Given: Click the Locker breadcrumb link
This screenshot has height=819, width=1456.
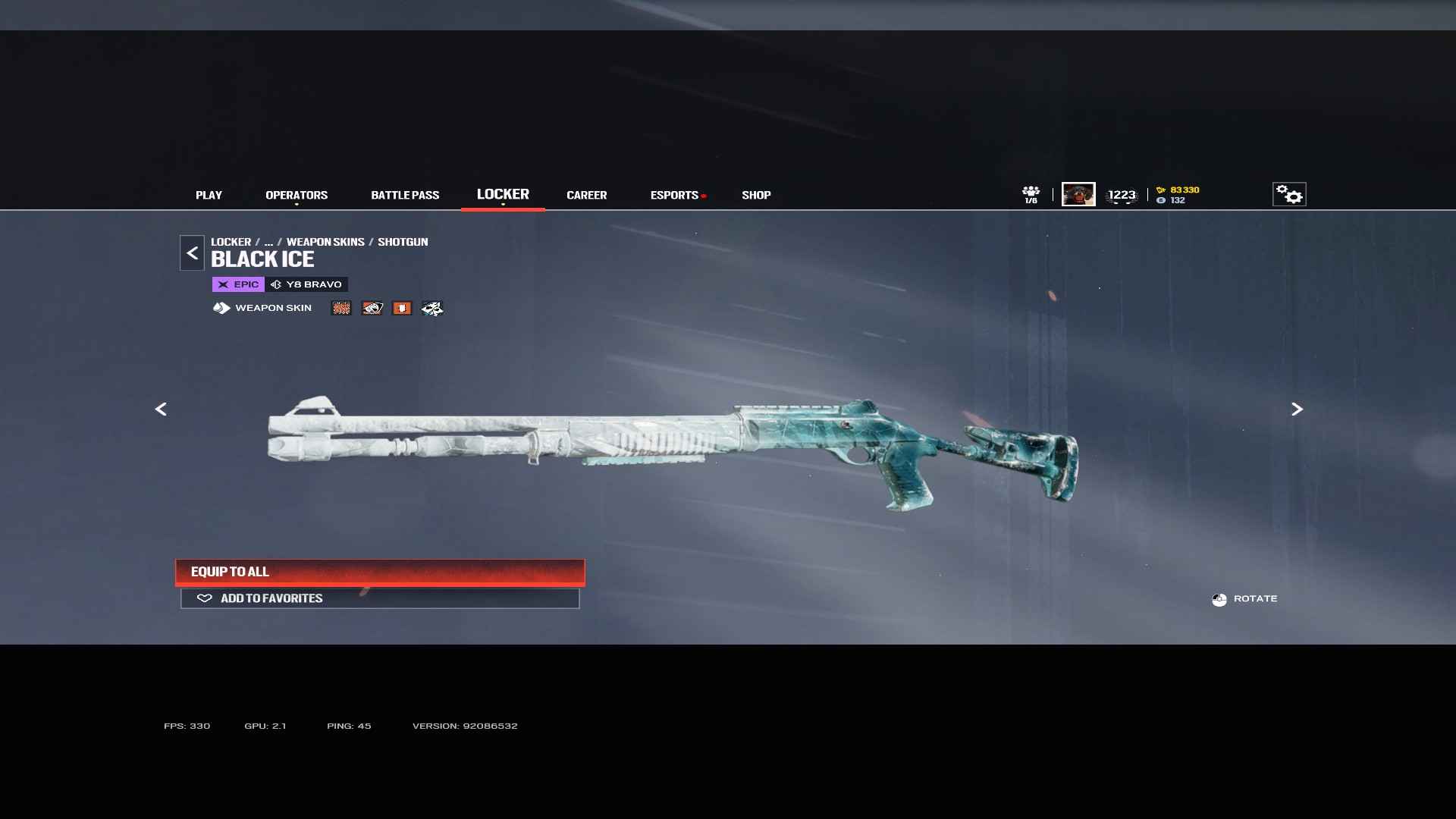Looking at the screenshot, I should point(231,242).
